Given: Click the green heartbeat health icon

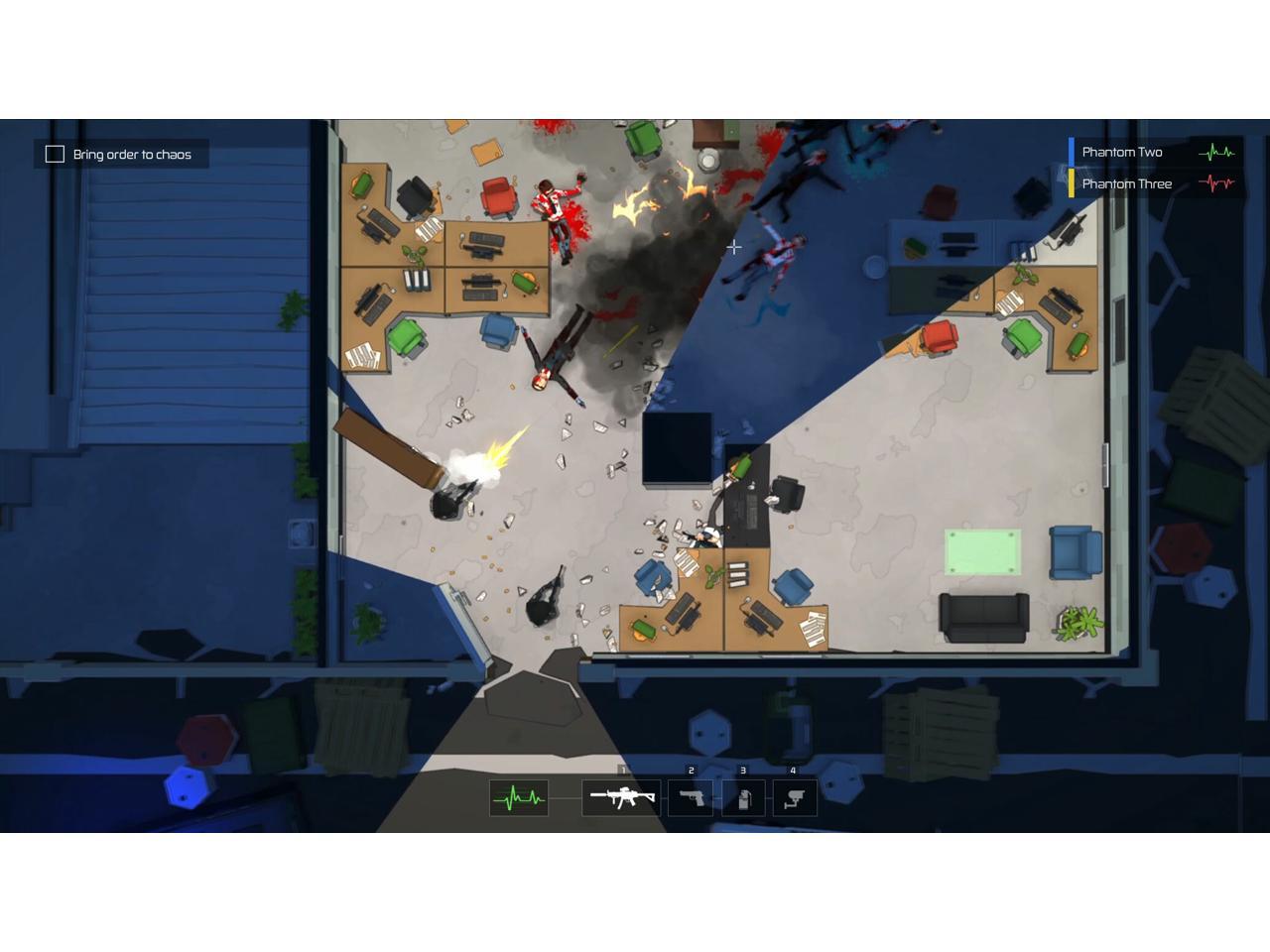Looking at the screenshot, I should point(519,797).
